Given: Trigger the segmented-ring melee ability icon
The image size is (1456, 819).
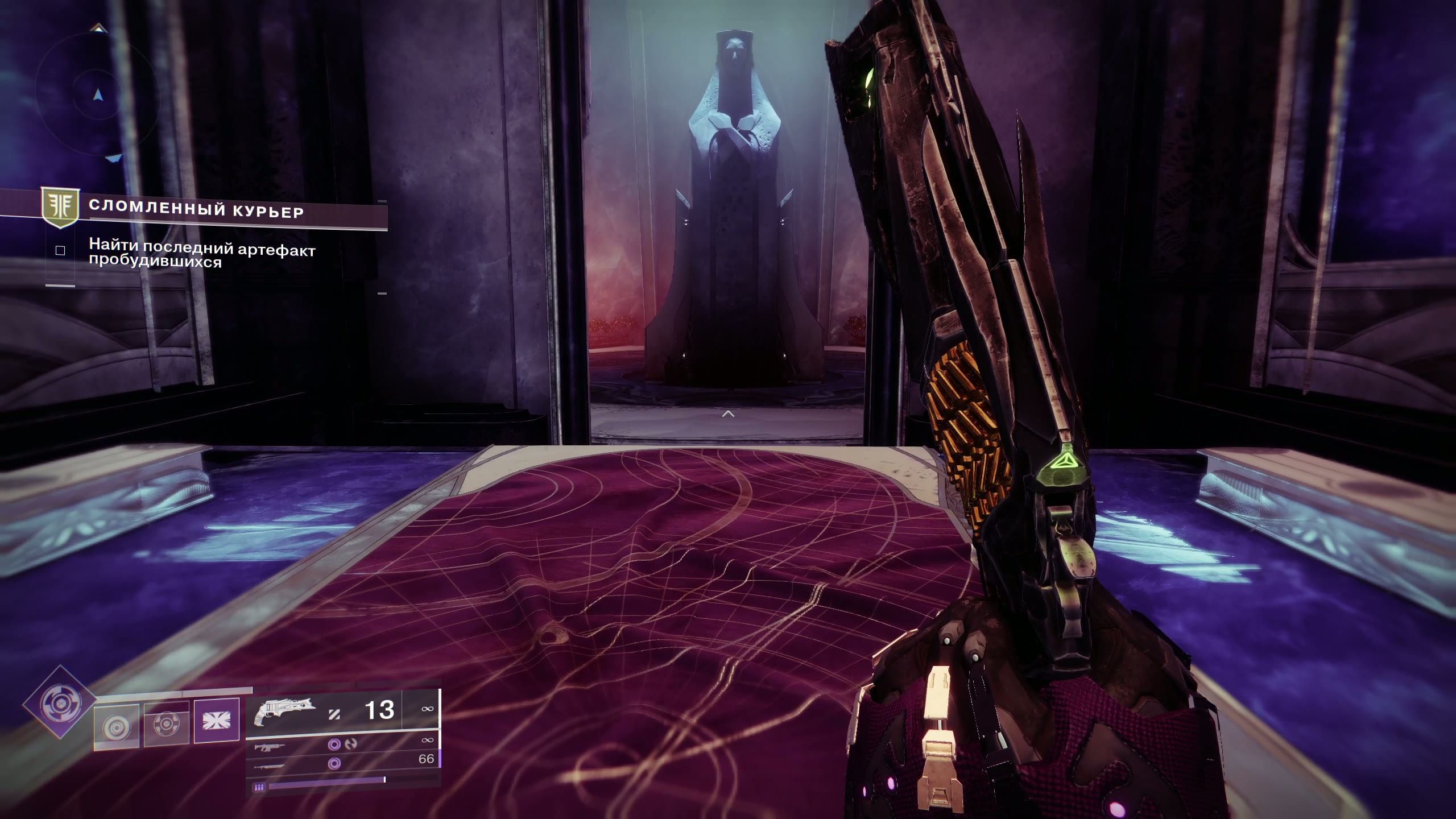Looking at the screenshot, I should (x=166, y=725).
